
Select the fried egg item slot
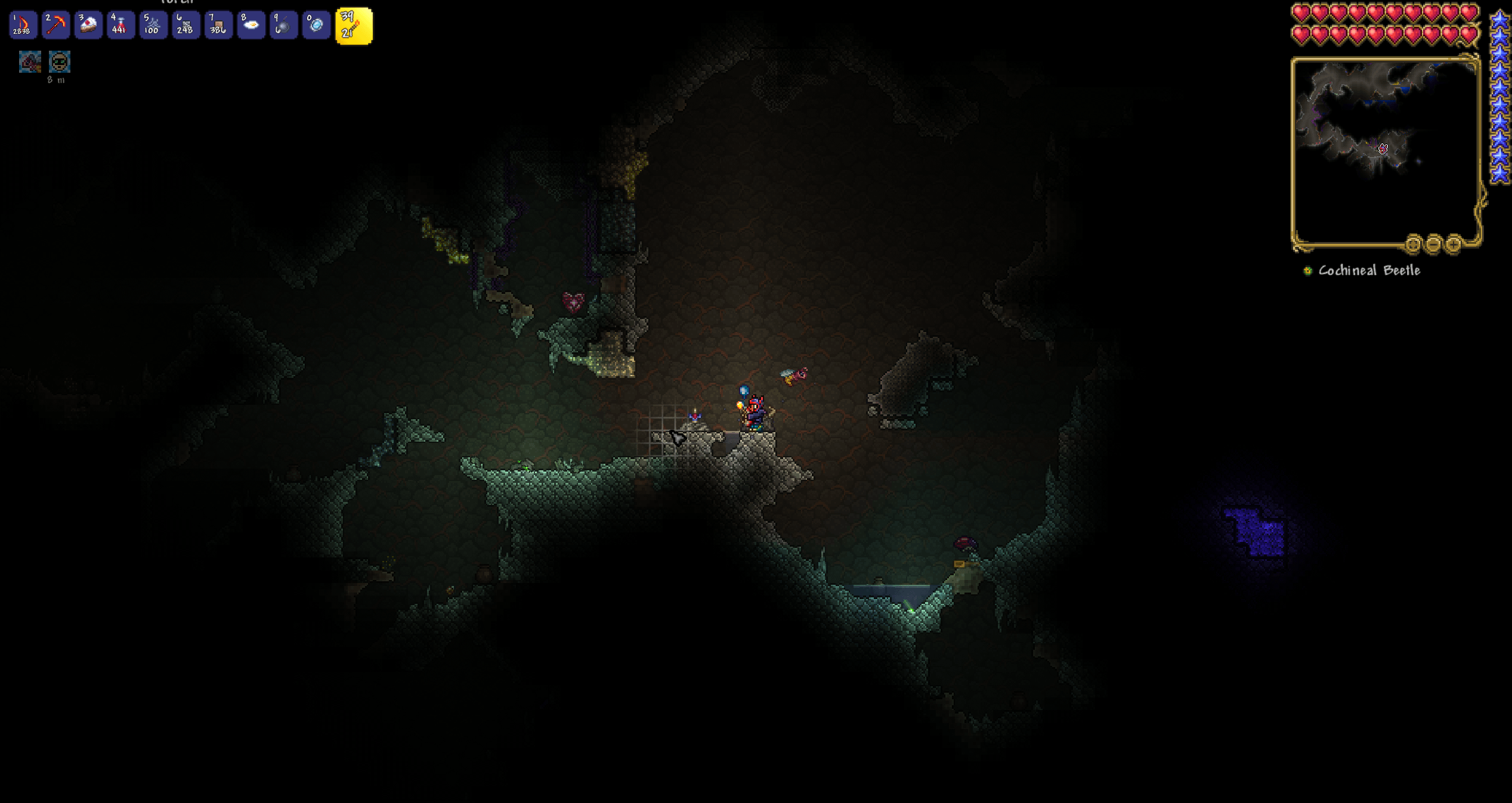(x=251, y=25)
